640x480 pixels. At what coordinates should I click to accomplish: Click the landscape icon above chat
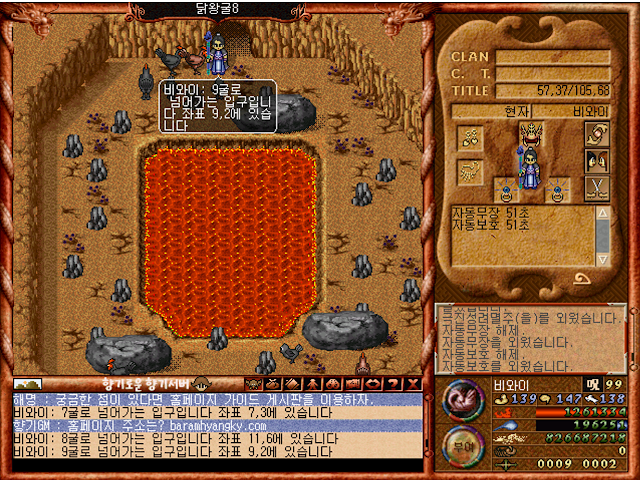pyautogui.click(x=27, y=384)
